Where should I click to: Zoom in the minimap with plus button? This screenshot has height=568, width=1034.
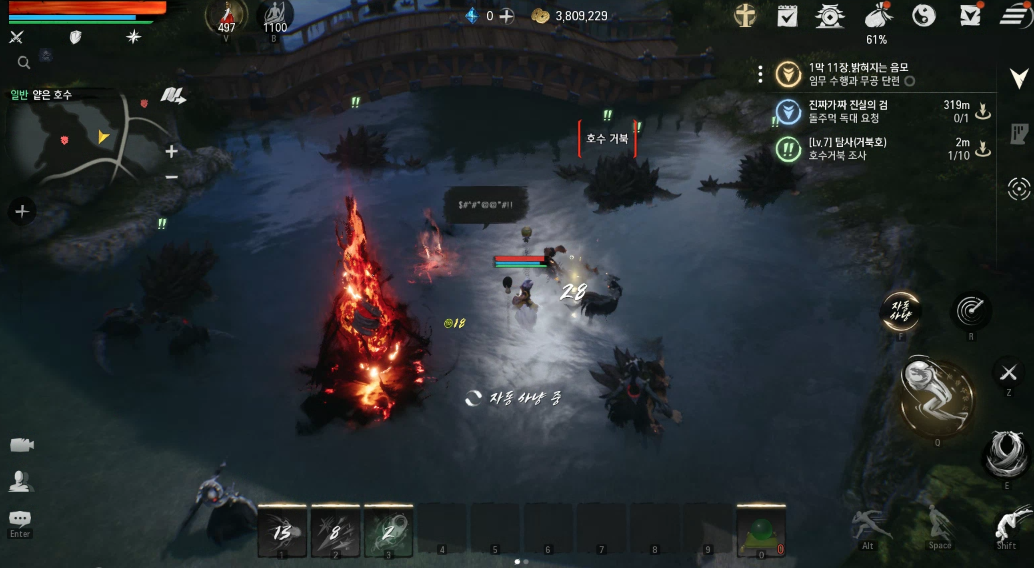click(x=171, y=152)
